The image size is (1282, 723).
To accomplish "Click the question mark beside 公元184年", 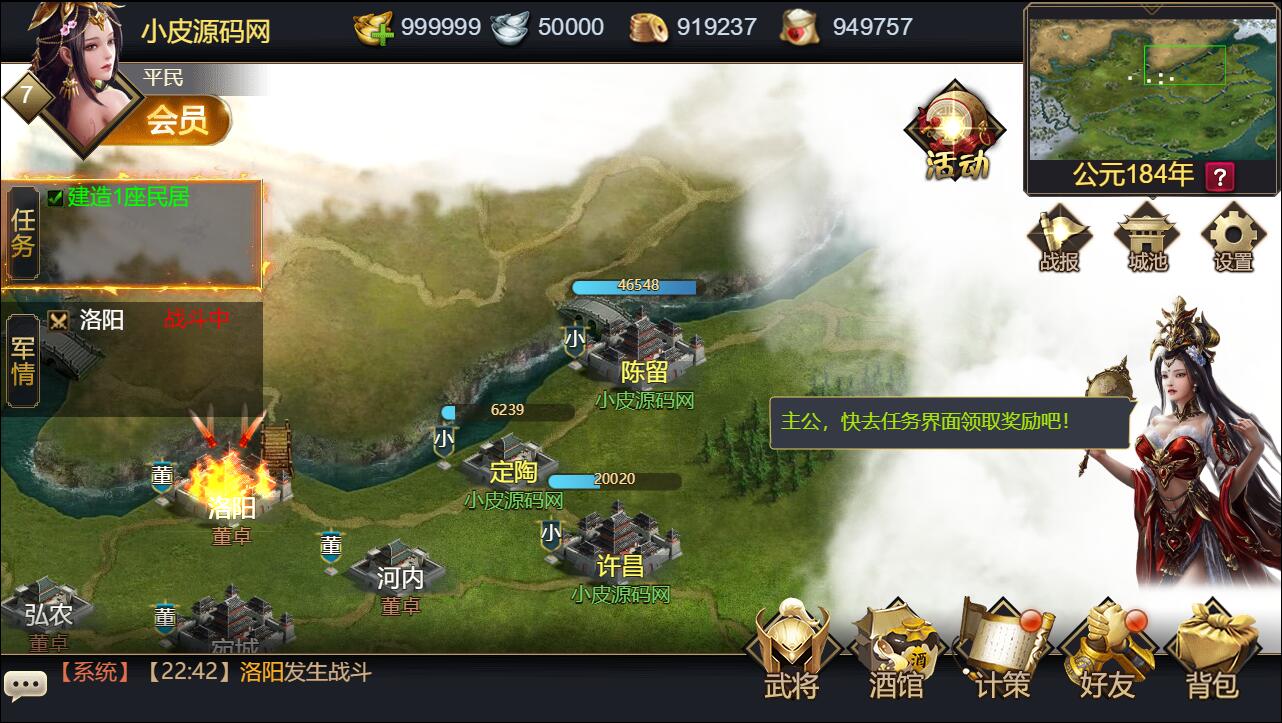I will [x=1219, y=177].
